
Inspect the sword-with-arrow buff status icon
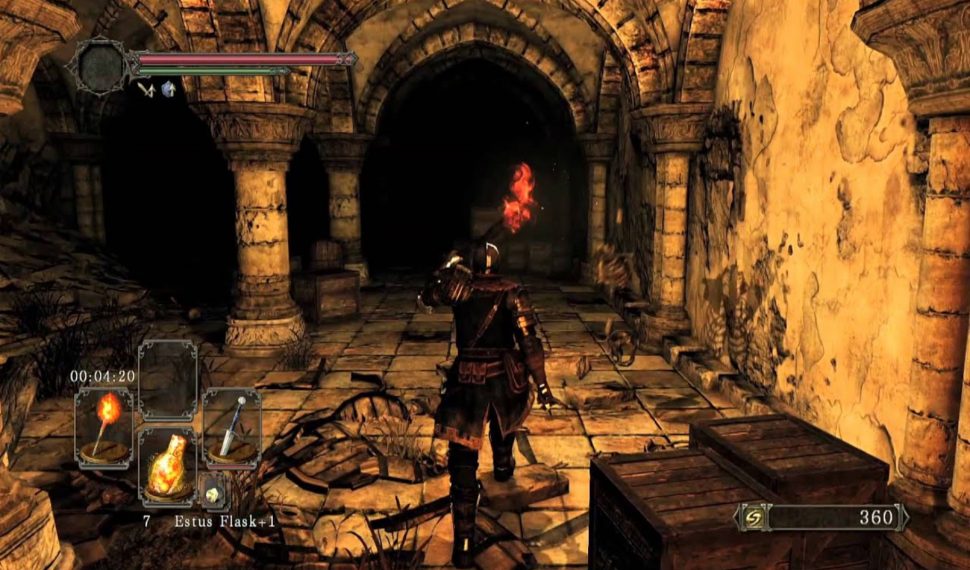(x=146, y=88)
